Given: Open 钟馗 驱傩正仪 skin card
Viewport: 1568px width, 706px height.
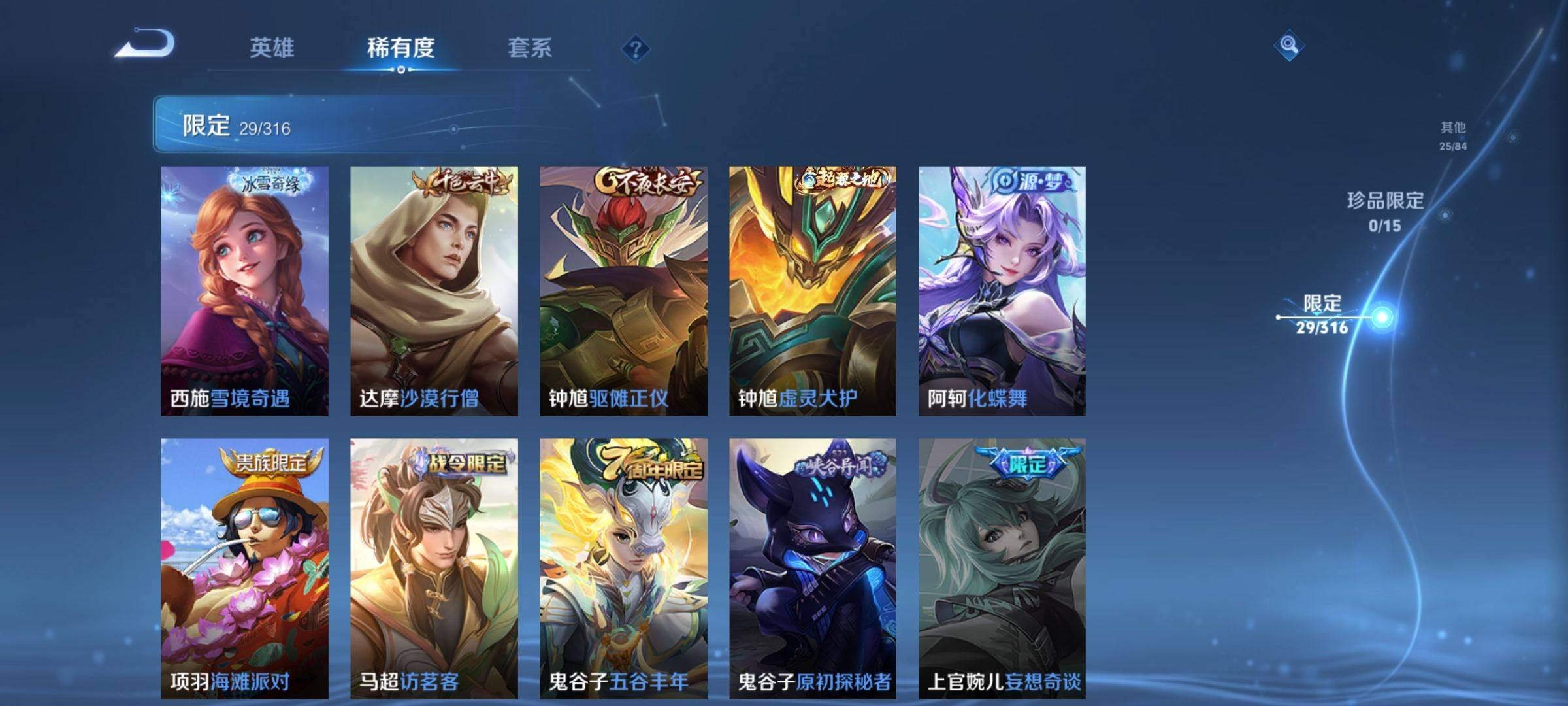Looking at the screenshot, I should [623, 290].
